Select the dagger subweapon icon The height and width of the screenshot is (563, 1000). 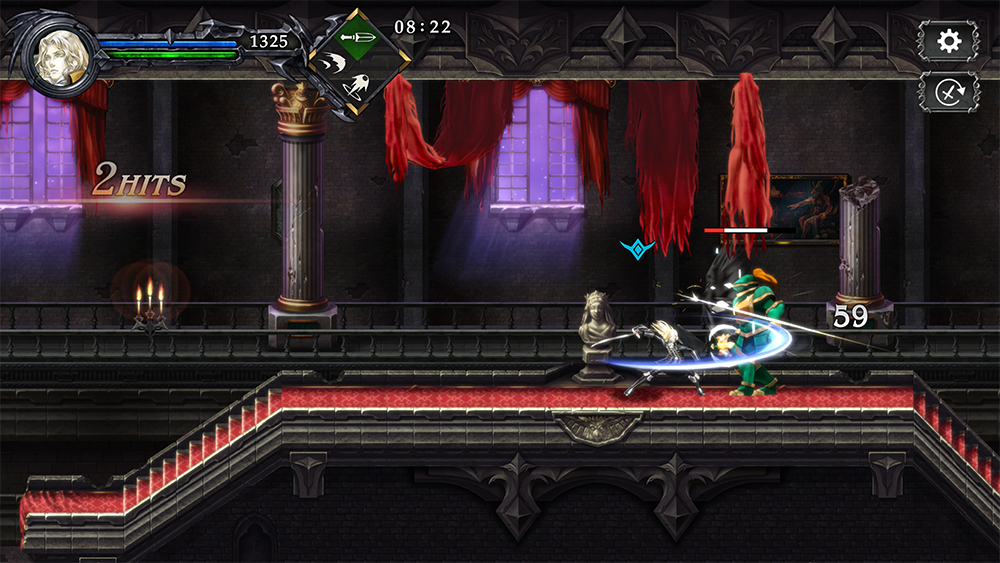(x=356, y=37)
